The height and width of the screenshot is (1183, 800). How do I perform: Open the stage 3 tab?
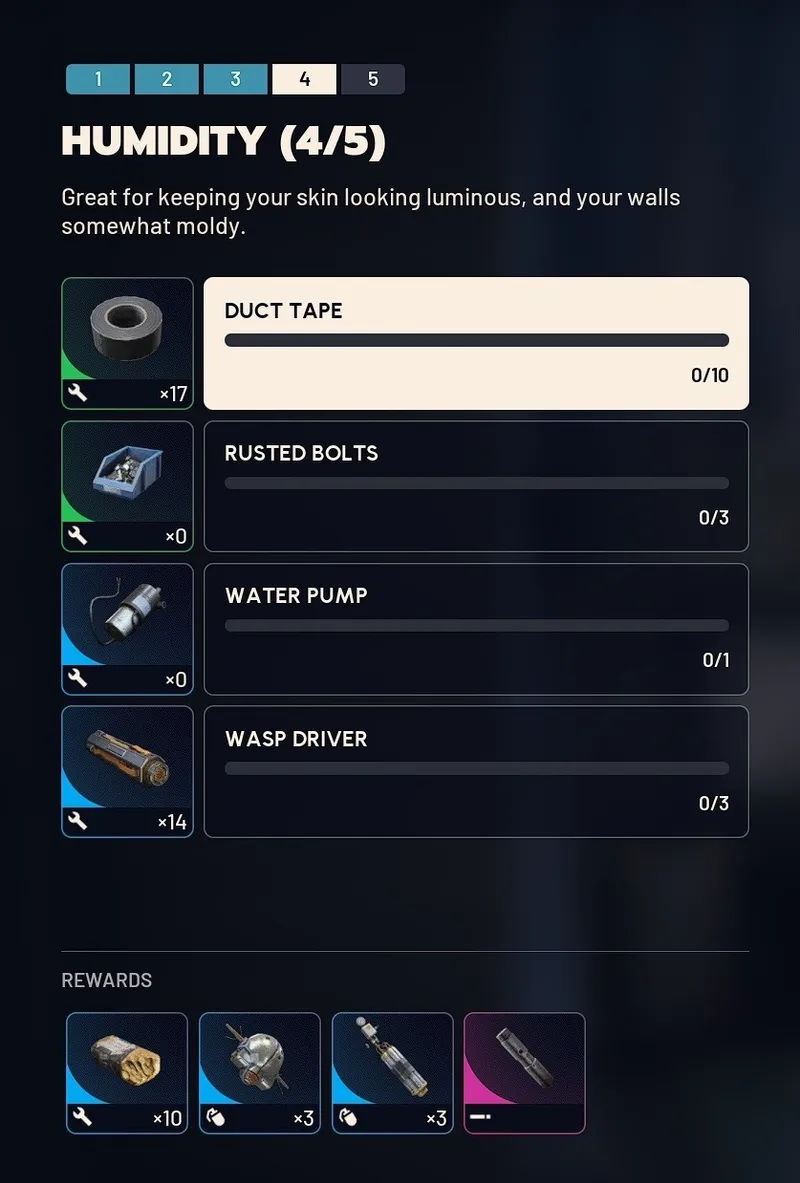(235, 79)
